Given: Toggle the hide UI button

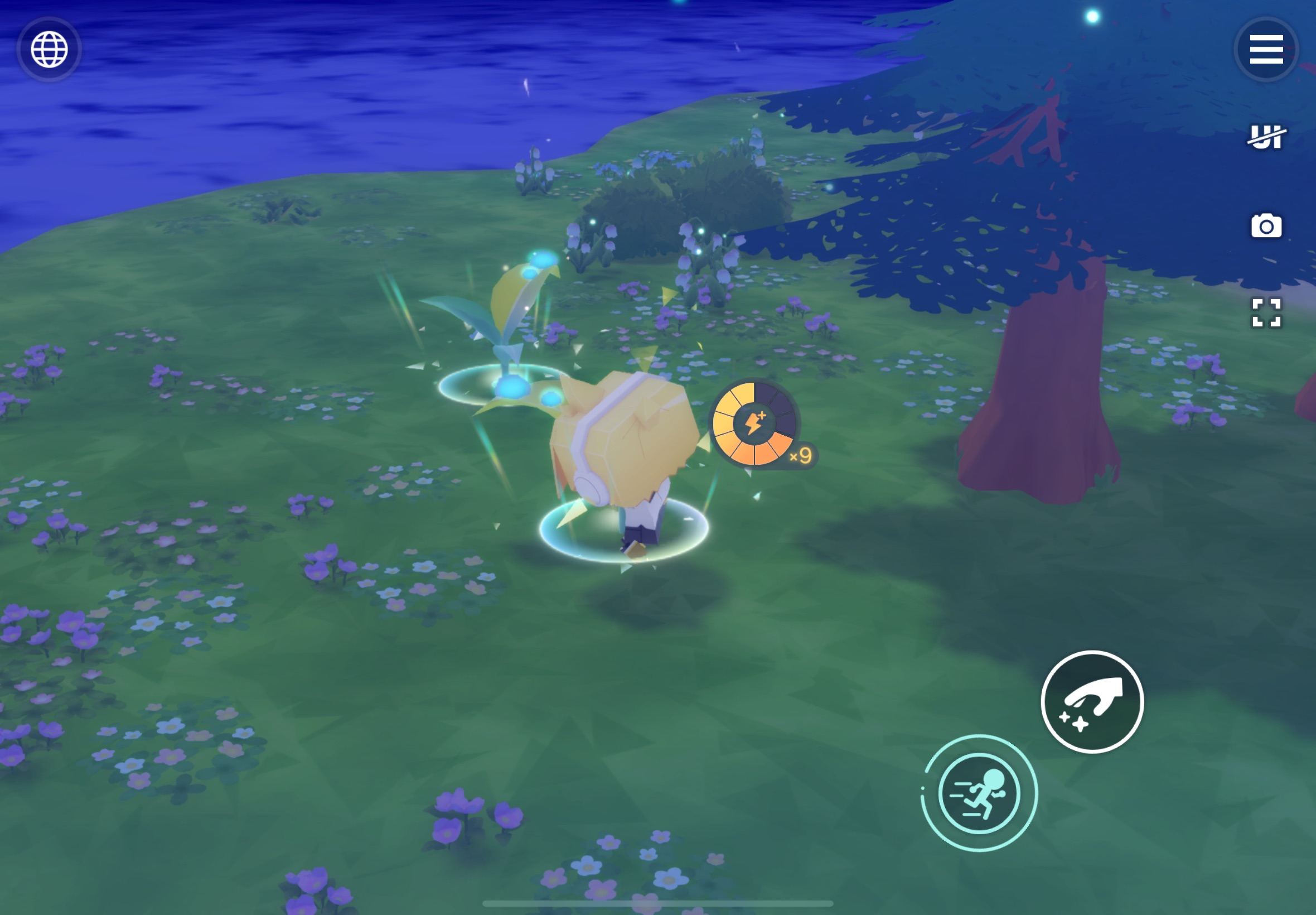Looking at the screenshot, I should coord(1266,137).
